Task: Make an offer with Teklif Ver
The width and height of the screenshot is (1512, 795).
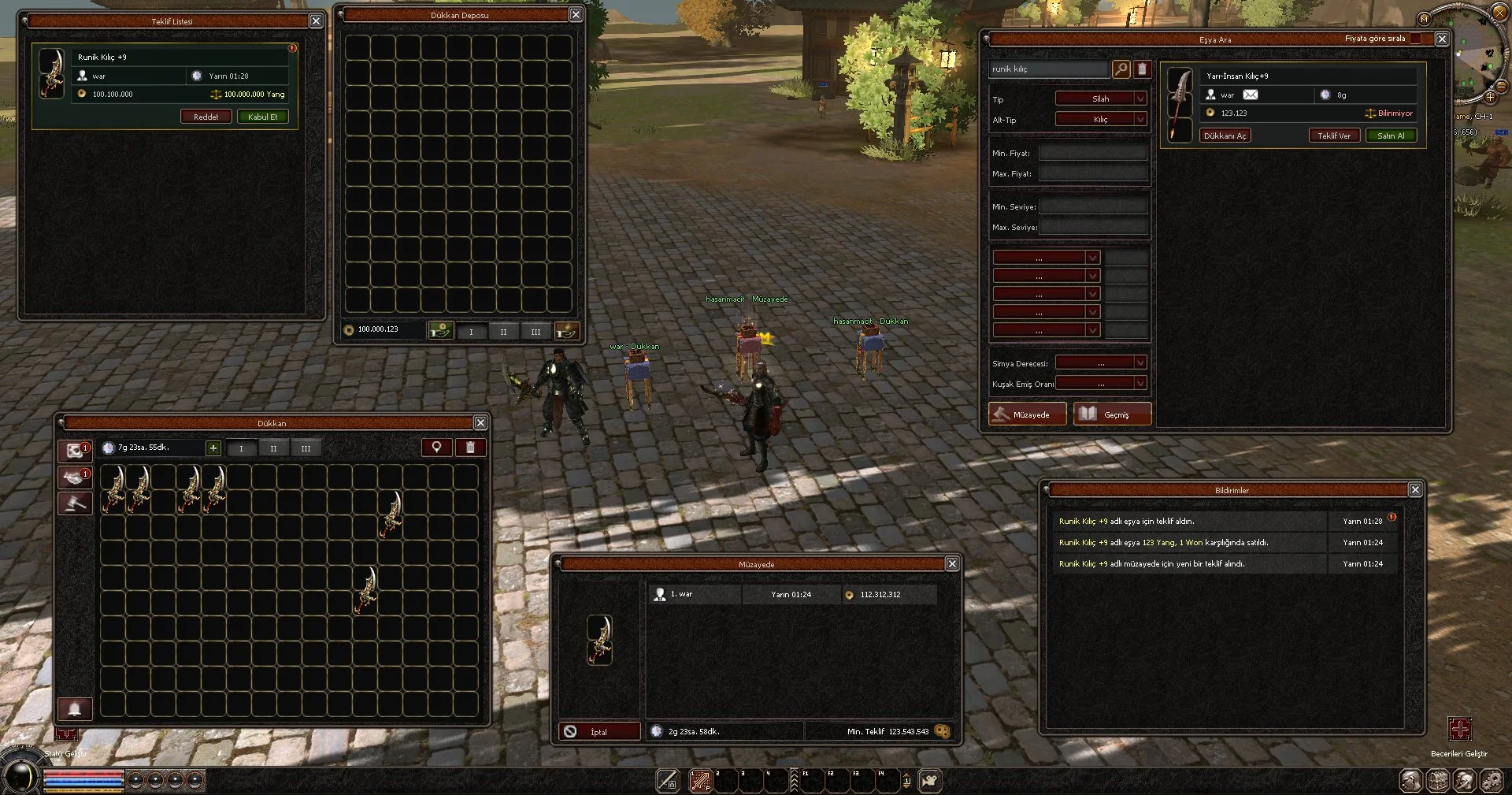Action: (x=1333, y=136)
